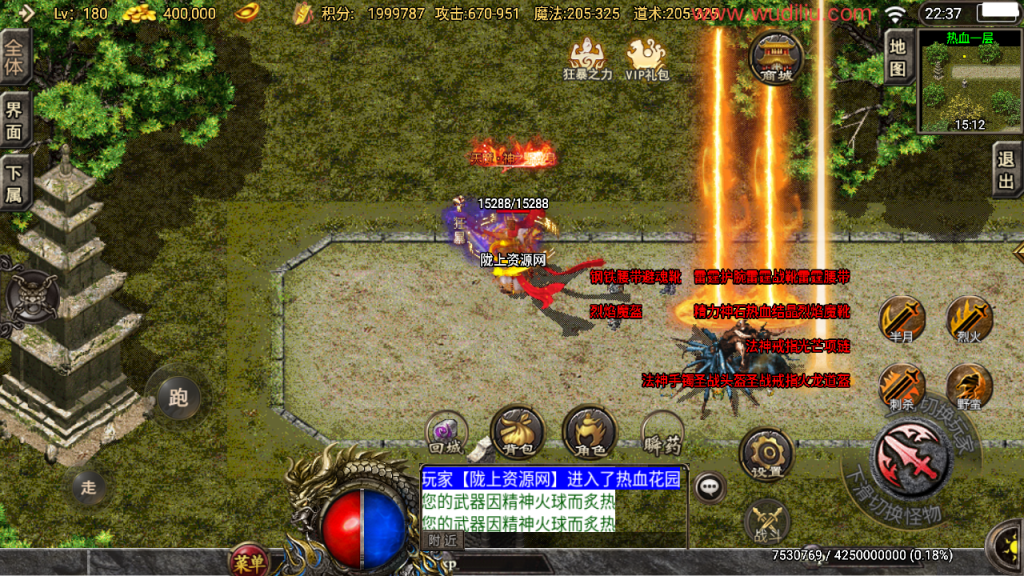Claim the VIP礼包 gift pack
Viewport: 1024px width, 576px height.
click(x=646, y=58)
